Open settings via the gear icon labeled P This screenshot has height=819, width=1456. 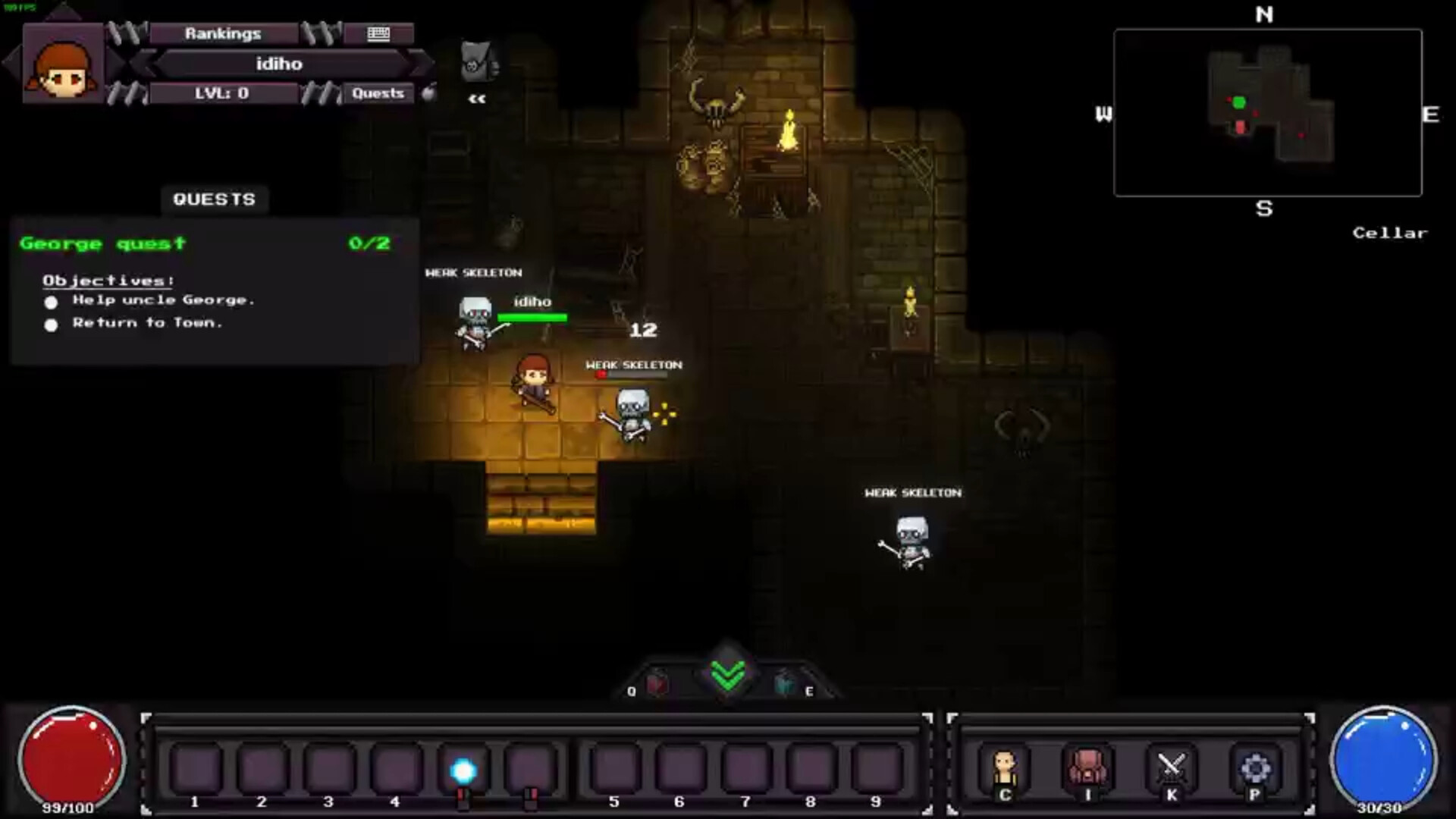1255,768
